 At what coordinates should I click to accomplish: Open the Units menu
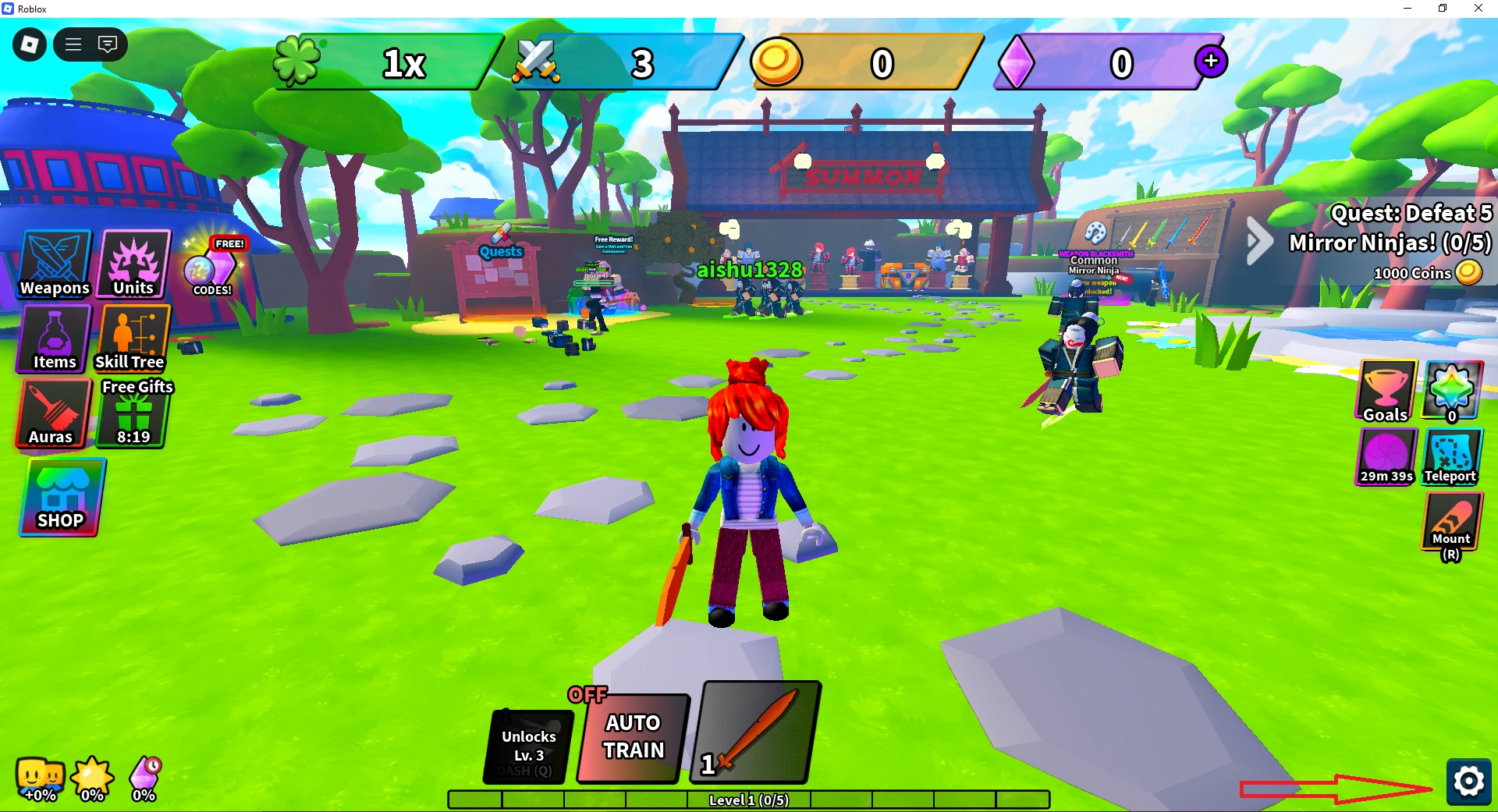tap(133, 264)
